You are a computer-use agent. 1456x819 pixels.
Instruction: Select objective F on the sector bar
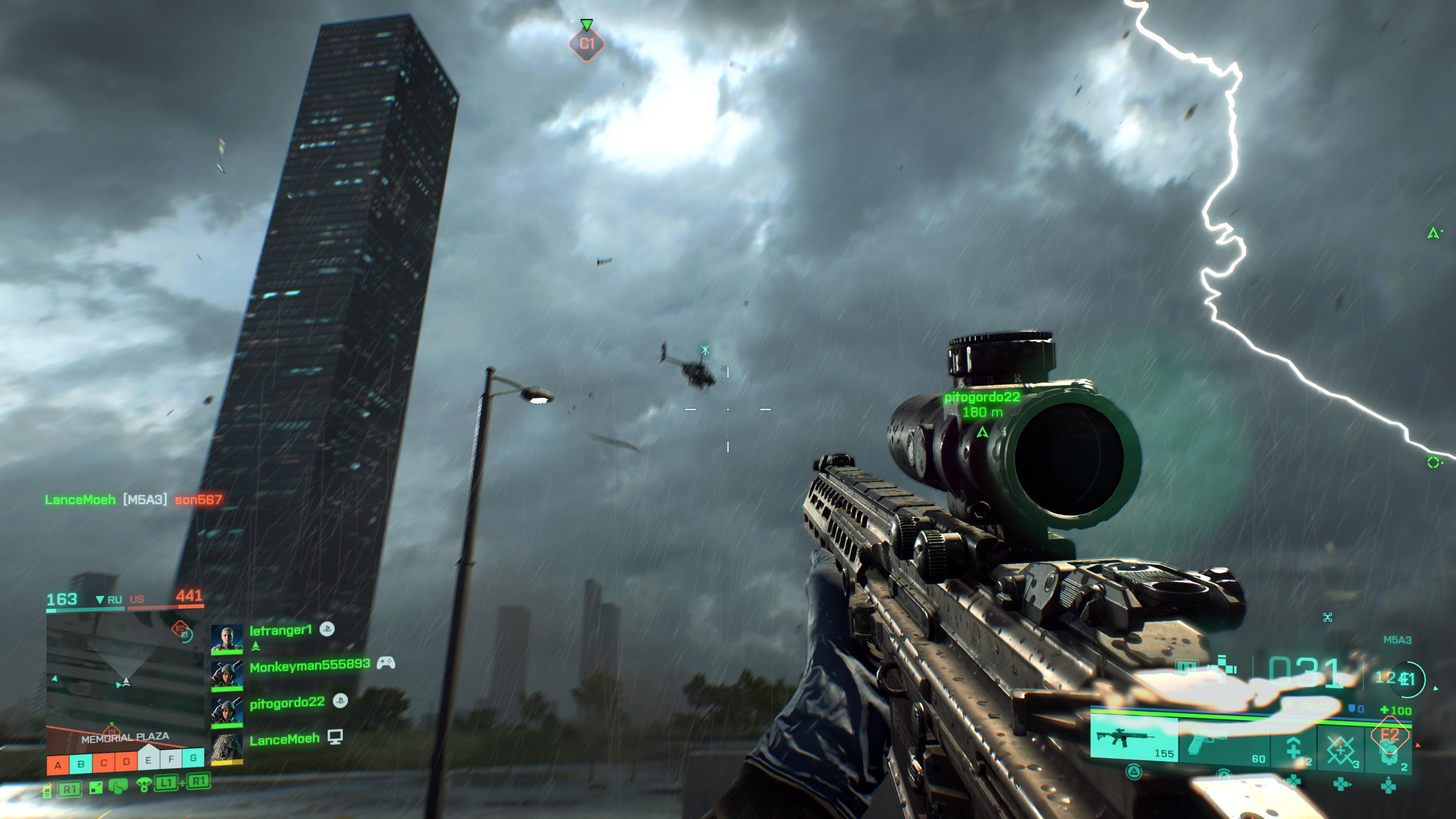click(x=171, y=759)
